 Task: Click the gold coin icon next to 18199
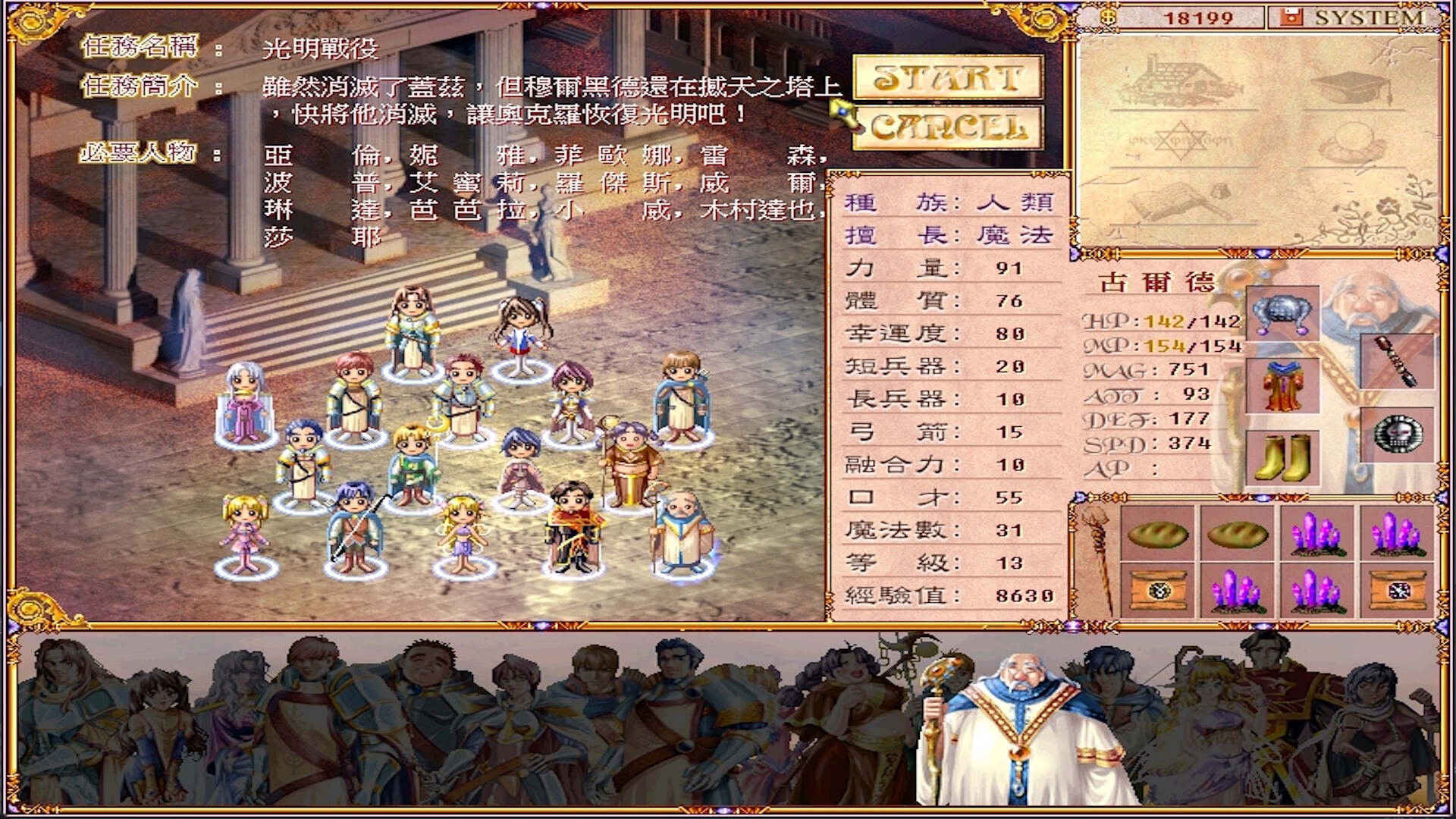click(x=1109, y=16)
